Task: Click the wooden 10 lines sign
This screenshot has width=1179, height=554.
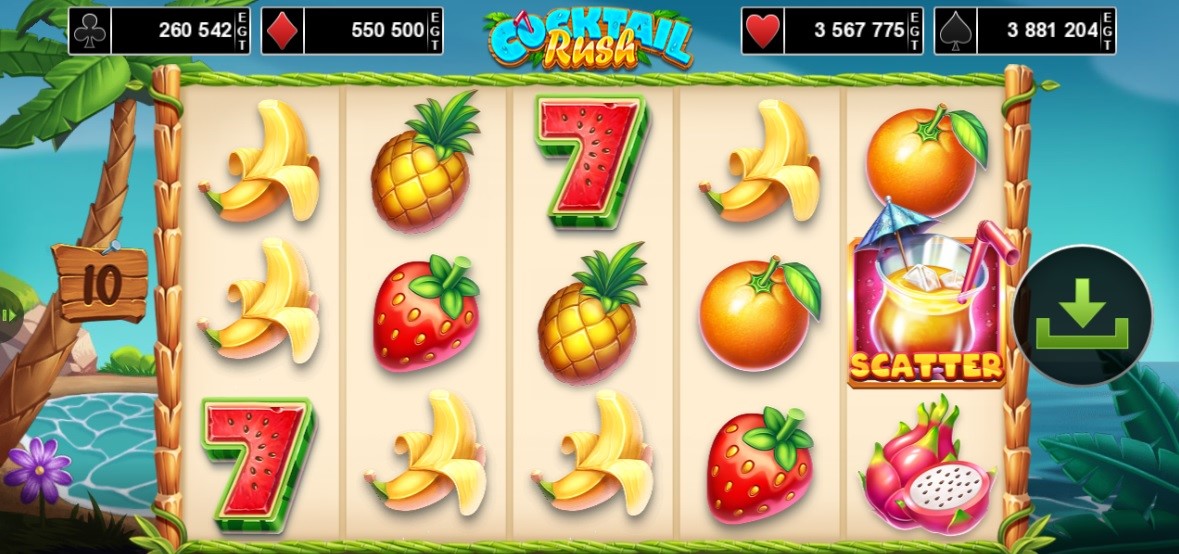Action: (x=100, y=282)
